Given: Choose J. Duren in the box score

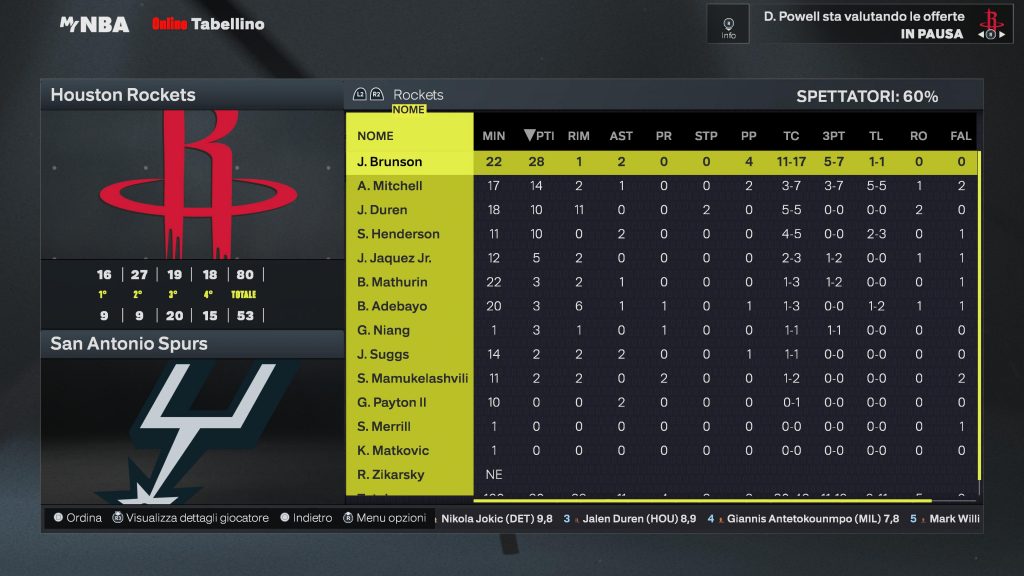Looking at the screenshot, I should (382, 210).
